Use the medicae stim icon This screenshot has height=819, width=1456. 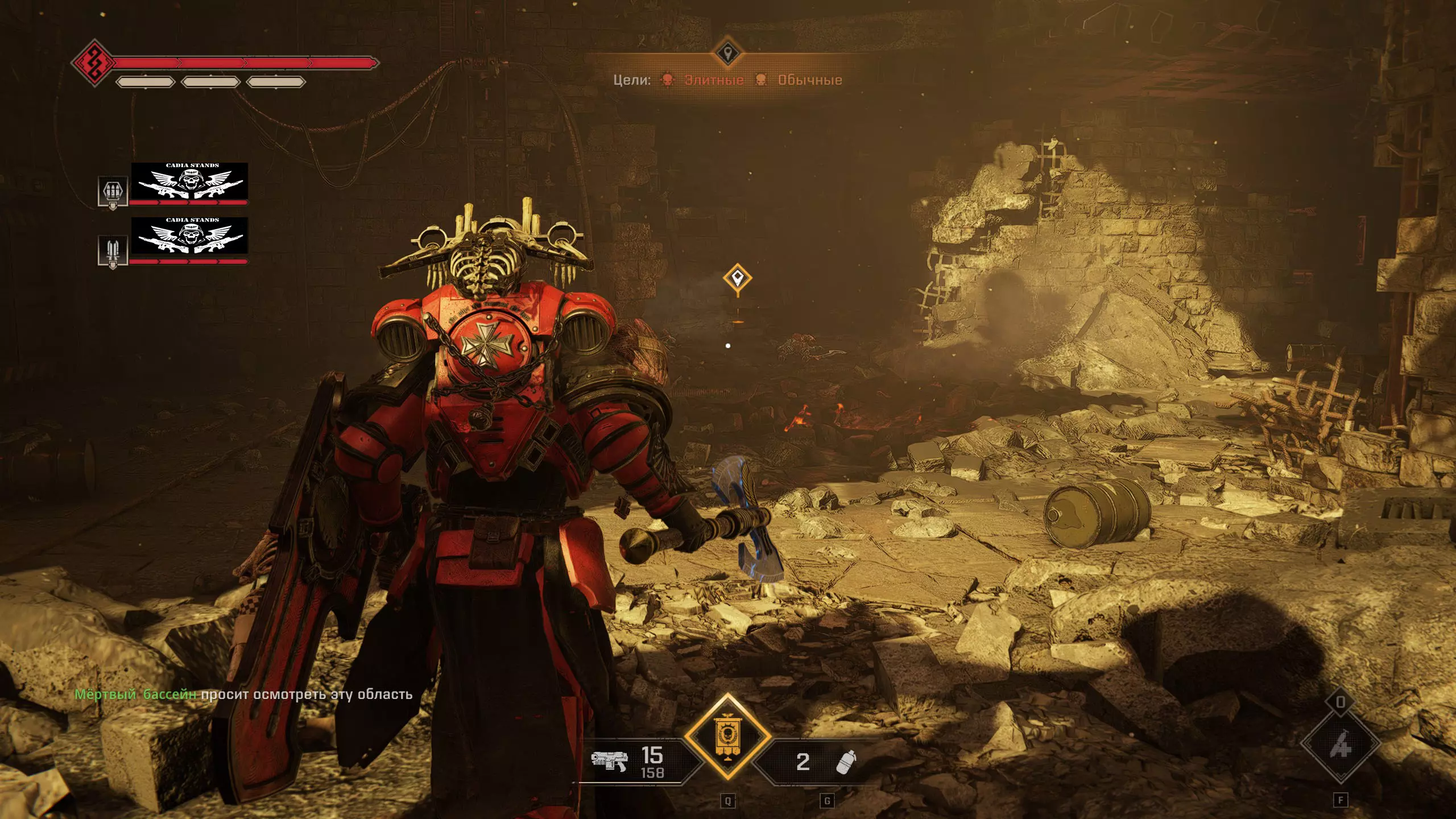1340,744
